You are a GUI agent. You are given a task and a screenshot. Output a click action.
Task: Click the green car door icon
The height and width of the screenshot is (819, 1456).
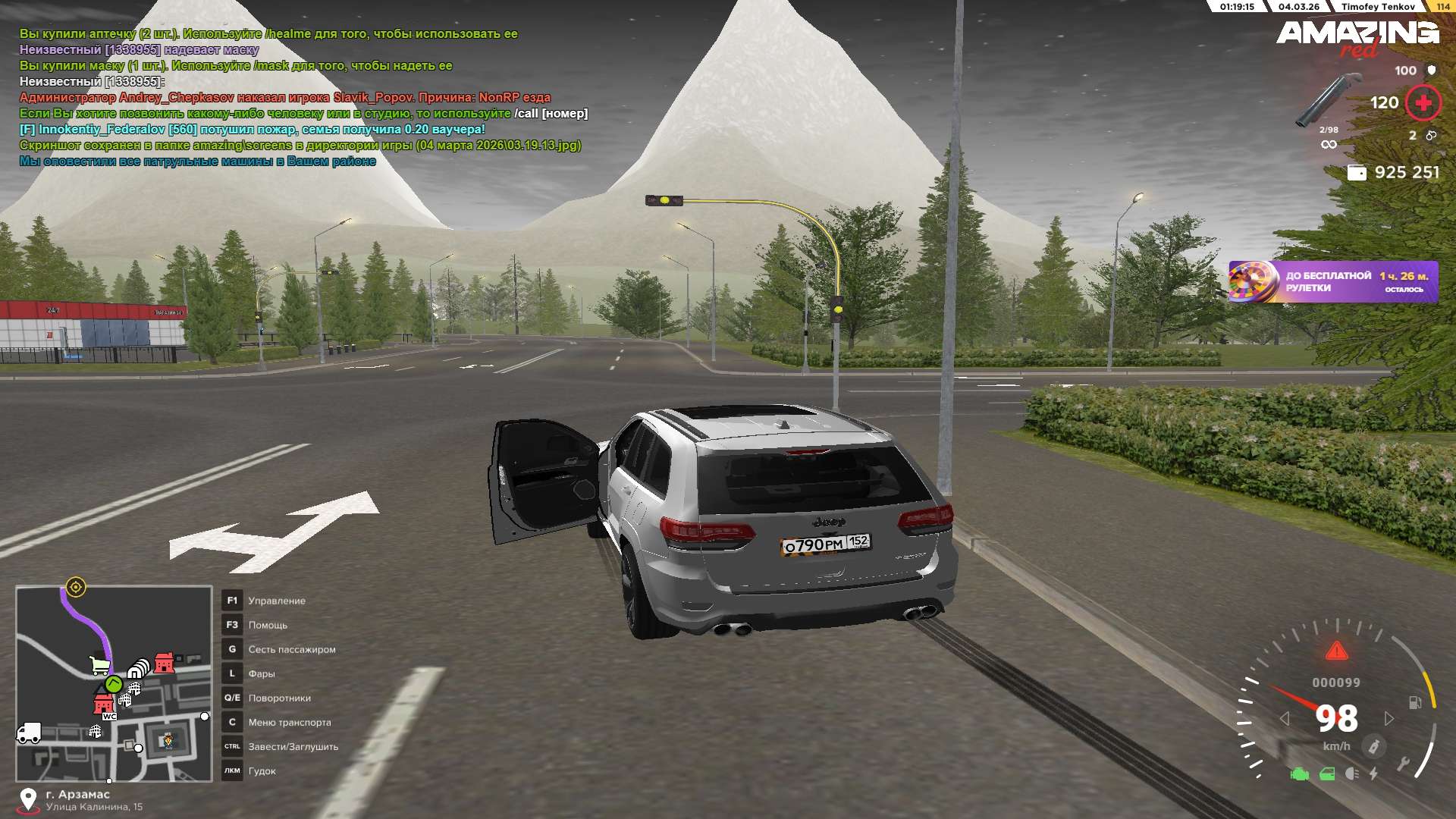pos(1327,774)
